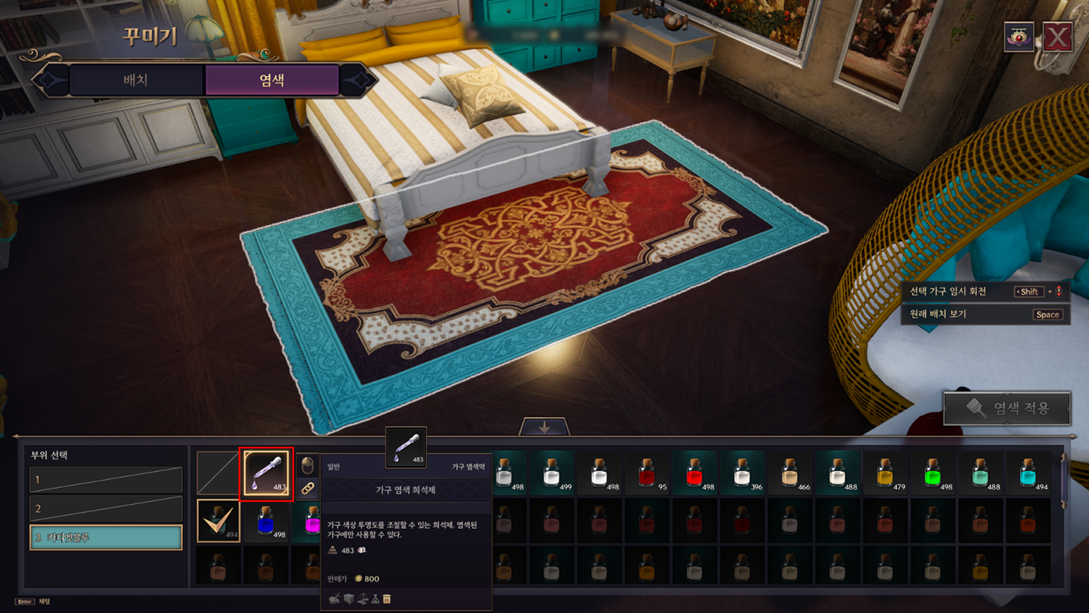This screenshot has width=1089, height=613.
Task: Toggle the chain link icon
Action: click(x=308, y=488)
